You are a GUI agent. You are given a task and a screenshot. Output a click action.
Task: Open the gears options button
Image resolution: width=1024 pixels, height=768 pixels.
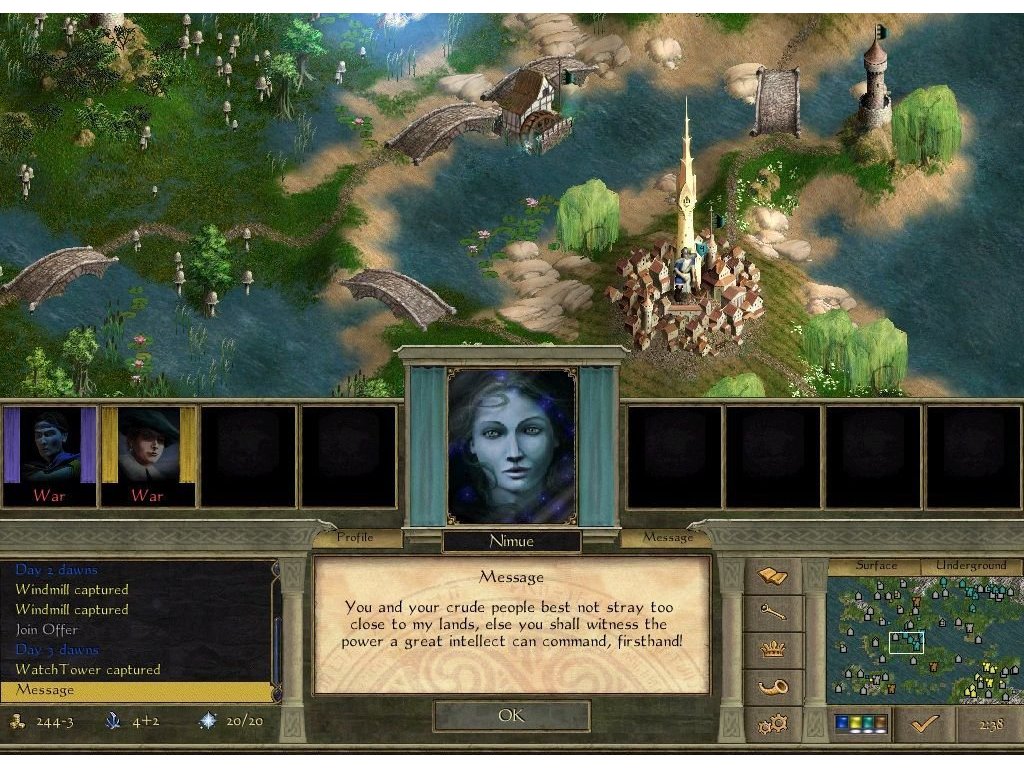pyautogui.click(x=773, y=723)
